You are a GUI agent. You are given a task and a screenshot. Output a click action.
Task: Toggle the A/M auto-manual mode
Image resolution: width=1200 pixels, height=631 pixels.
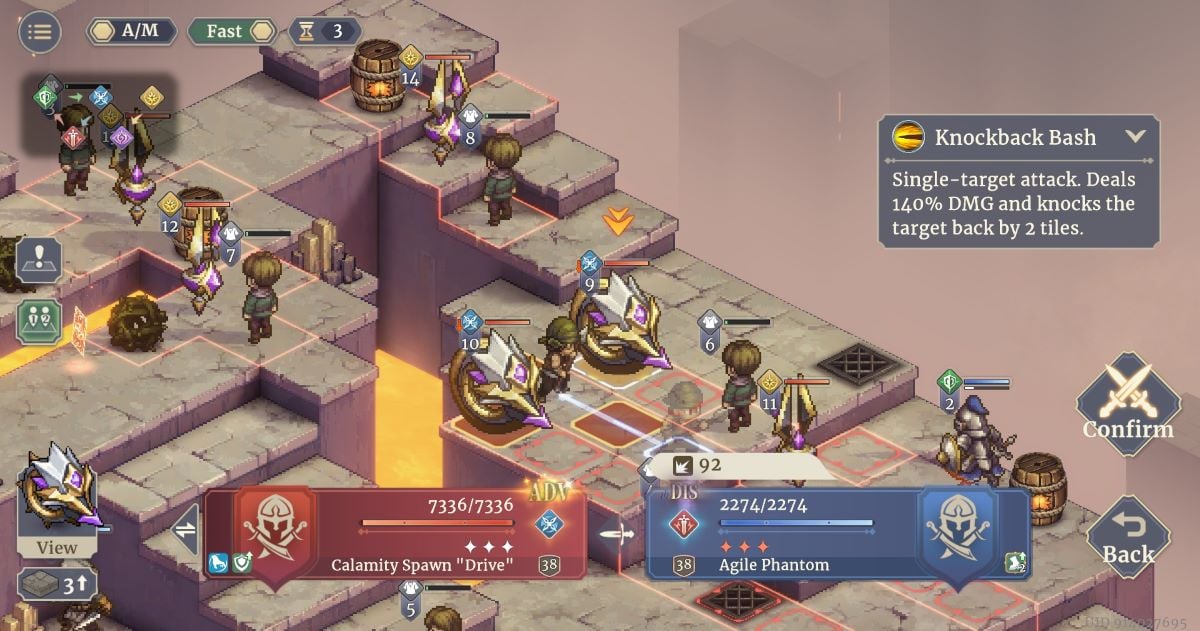coord(131,31)
